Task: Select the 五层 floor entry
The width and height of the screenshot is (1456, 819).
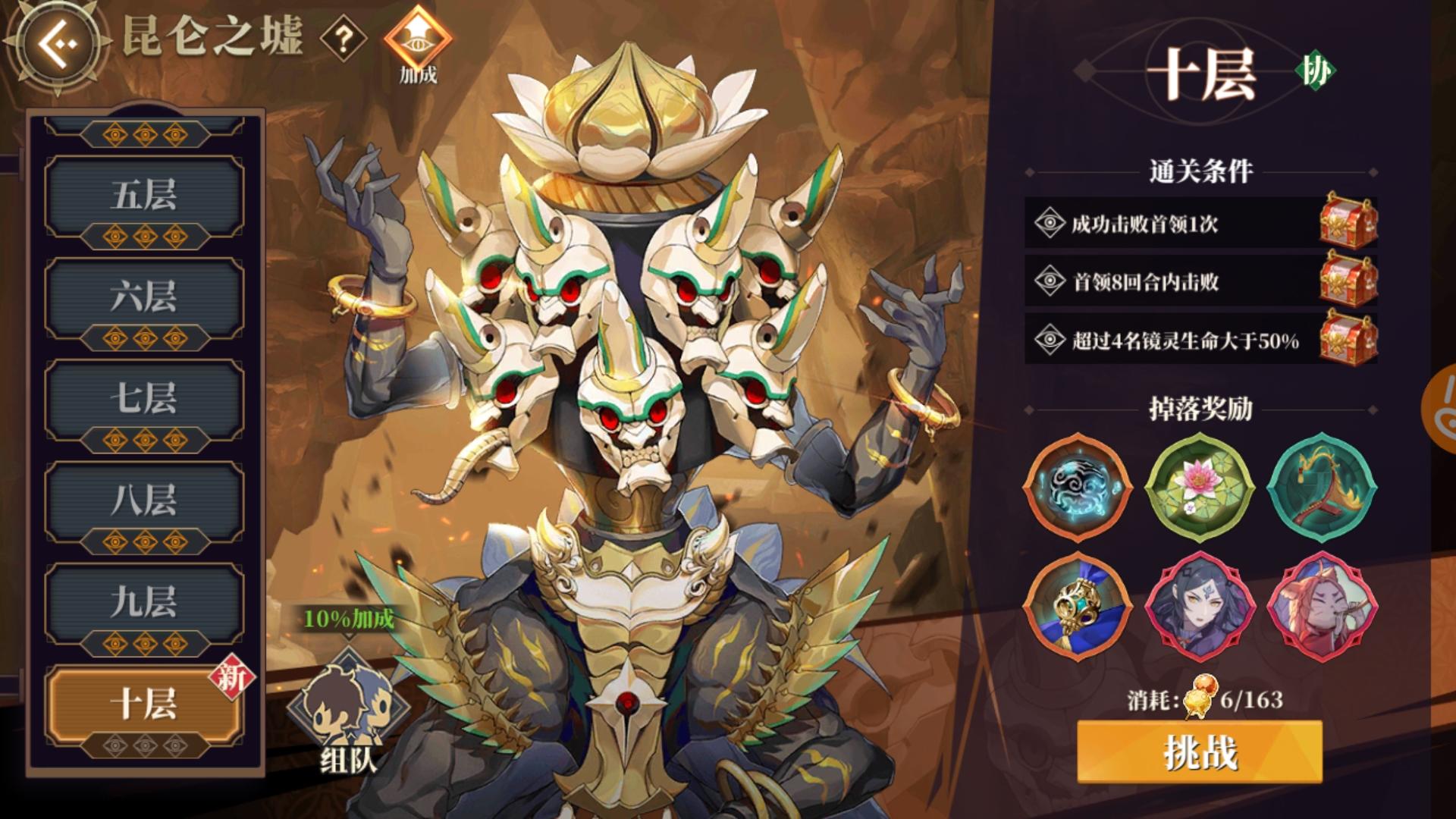Action: click(x=144, y=196)
